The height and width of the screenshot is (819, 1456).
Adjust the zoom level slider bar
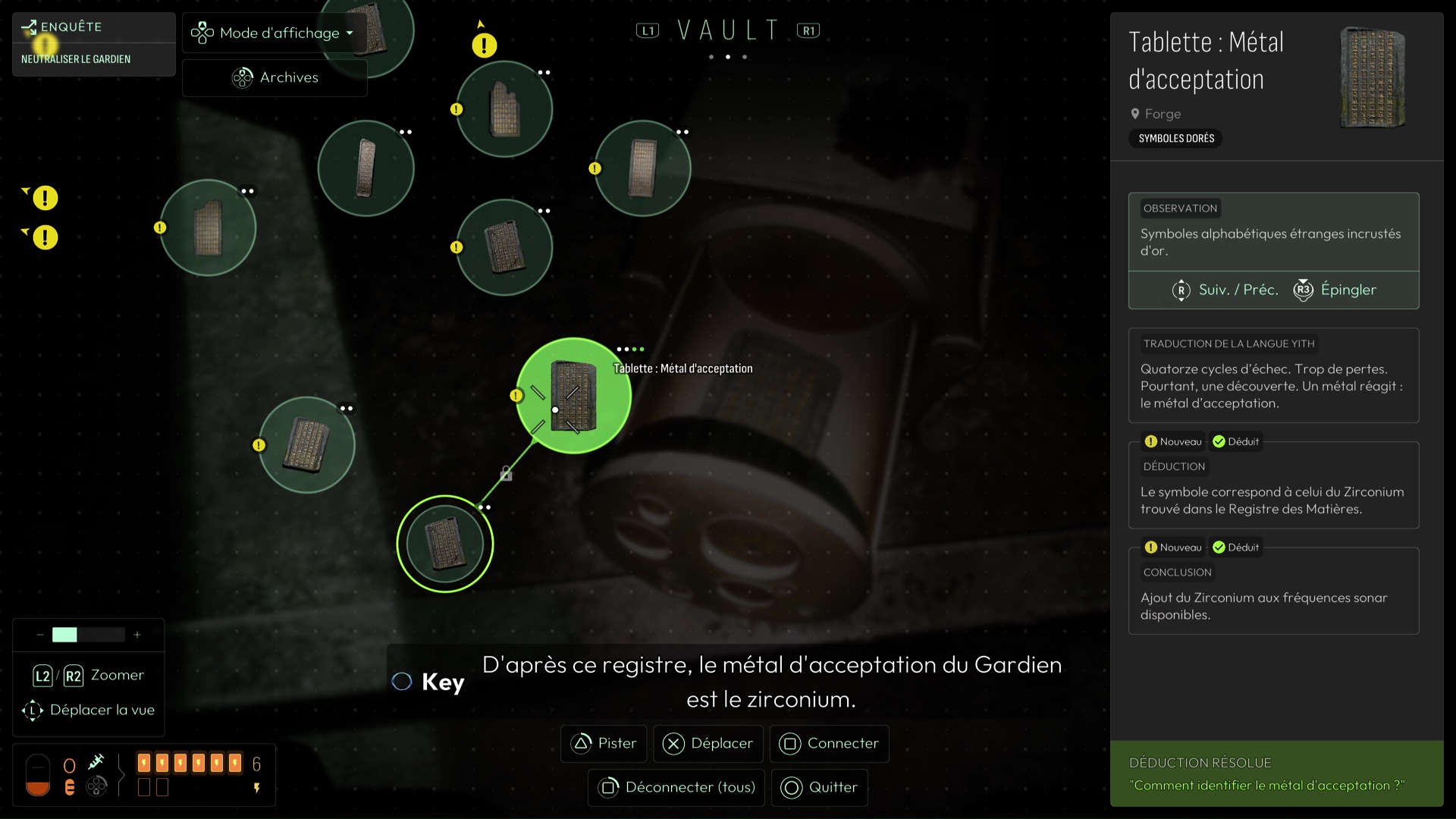coord(88,635)
